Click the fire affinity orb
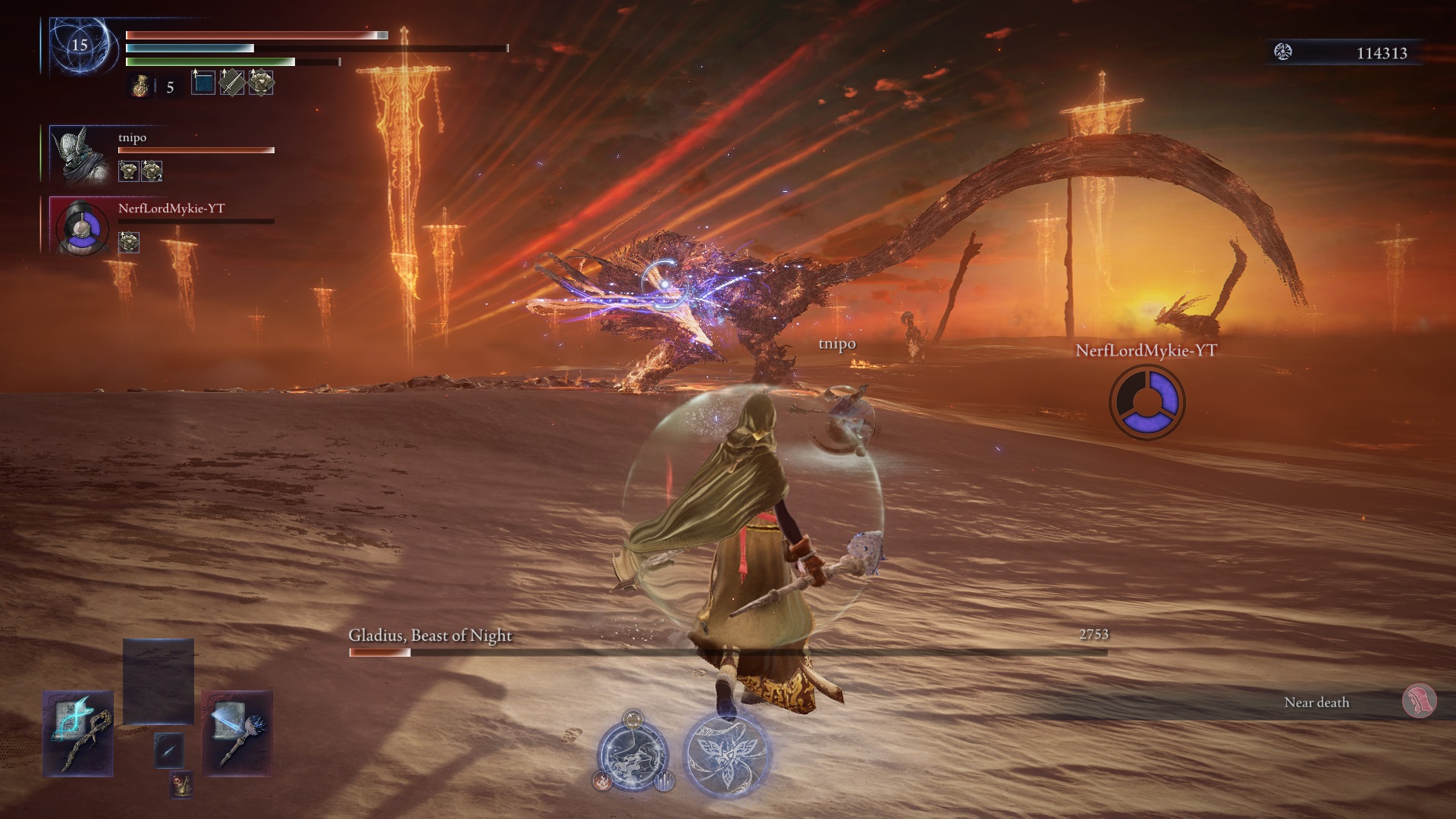1456x819 pixels. click(x=603, y=780)
